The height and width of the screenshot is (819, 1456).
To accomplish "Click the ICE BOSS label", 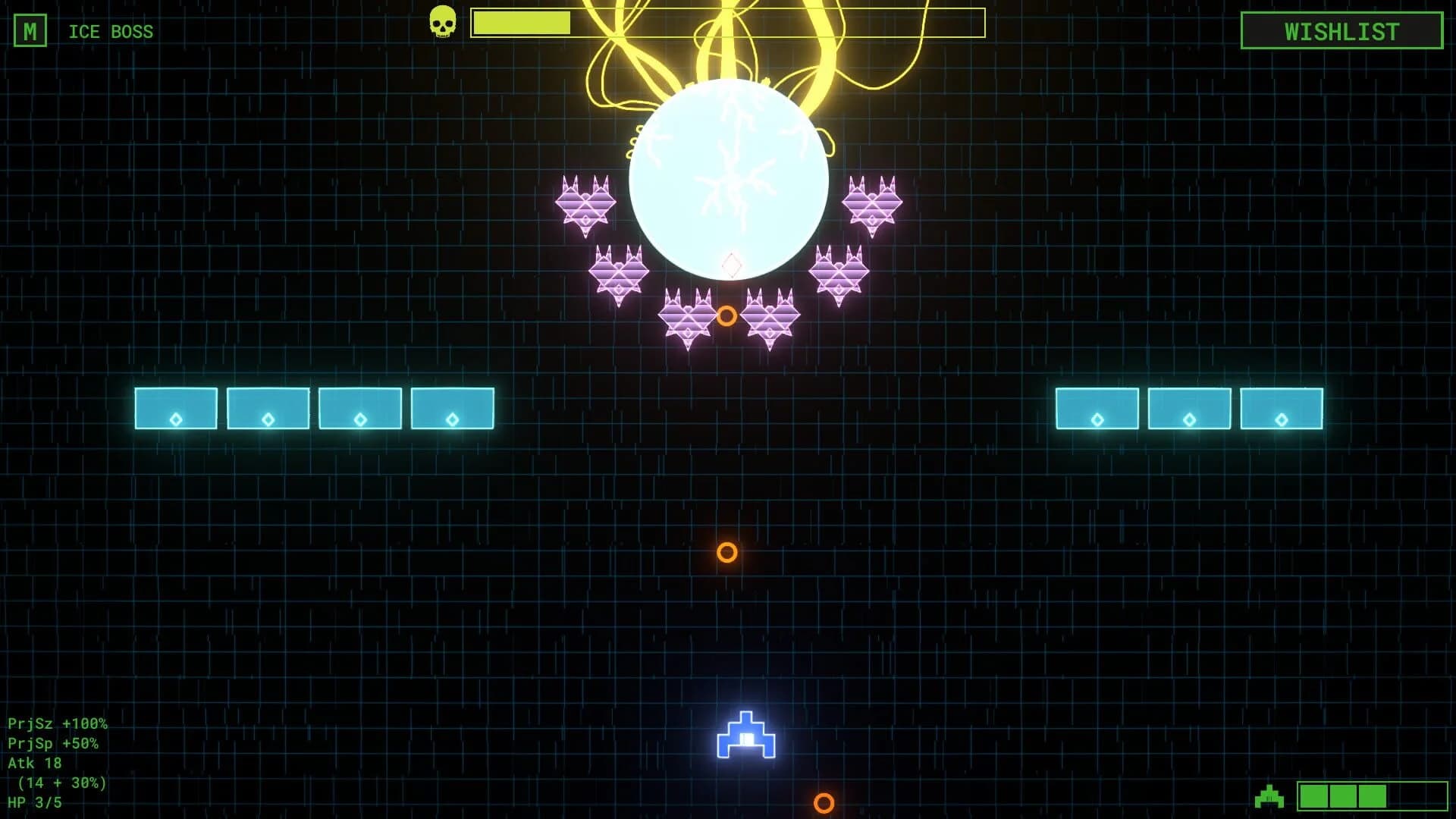I will point(109,31).
